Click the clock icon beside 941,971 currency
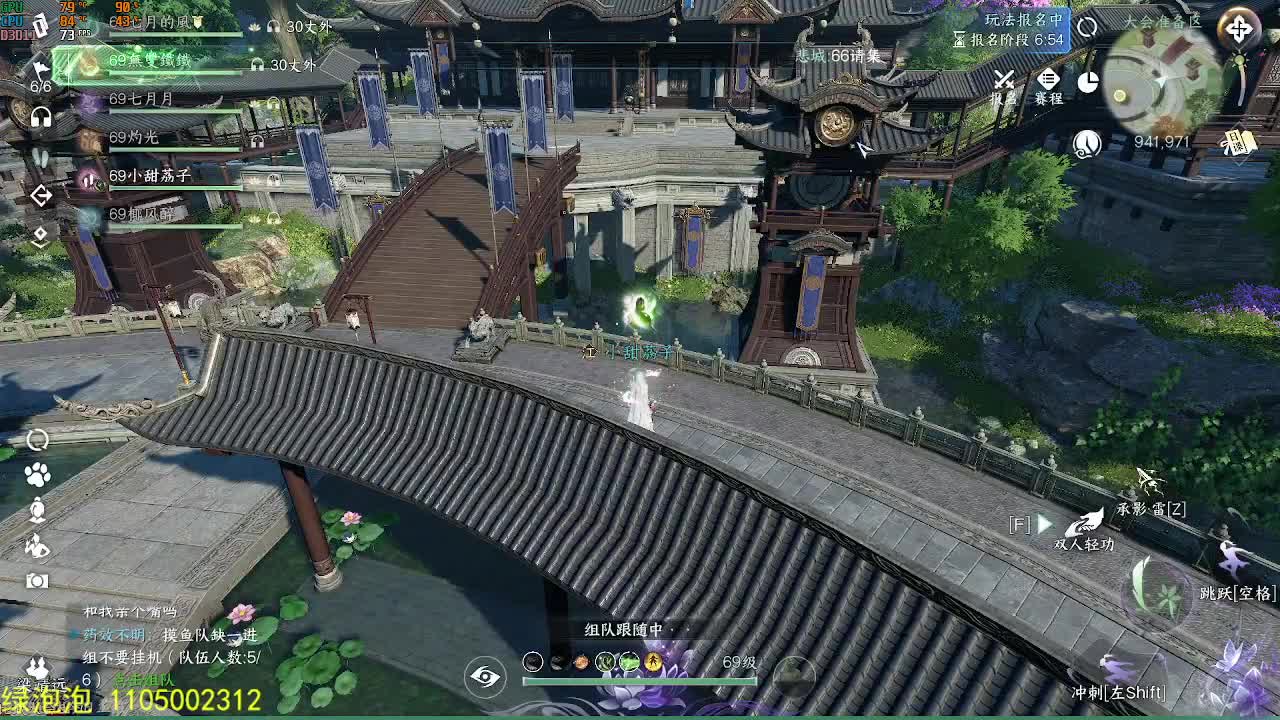The width and height of the screenshot is (1280, 720). (x=1086, y=143)
